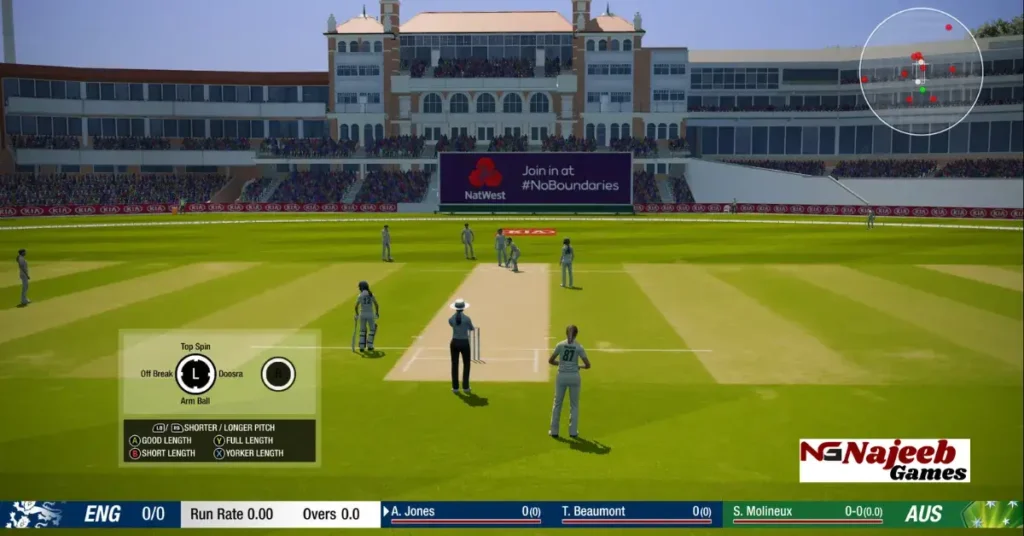Select batter A. Jones in the scorebar

click(x=413, y=512)
